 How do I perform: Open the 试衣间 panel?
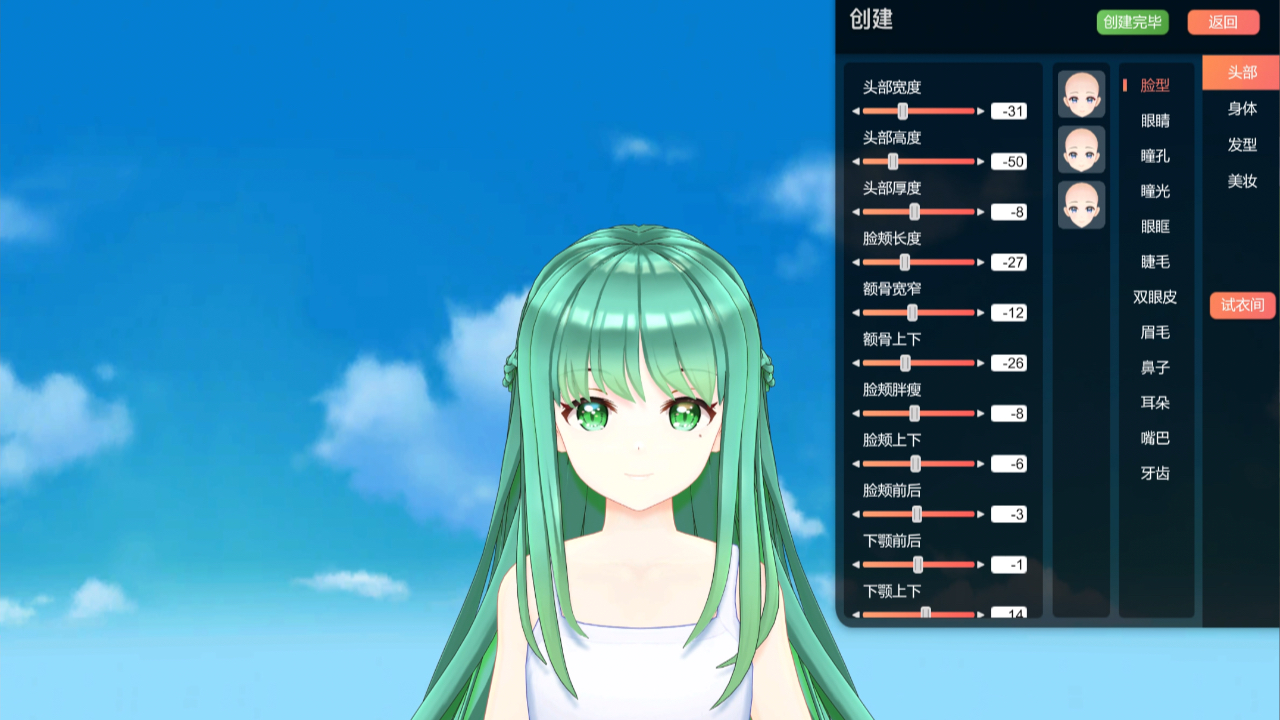[x=1241, y=305]
